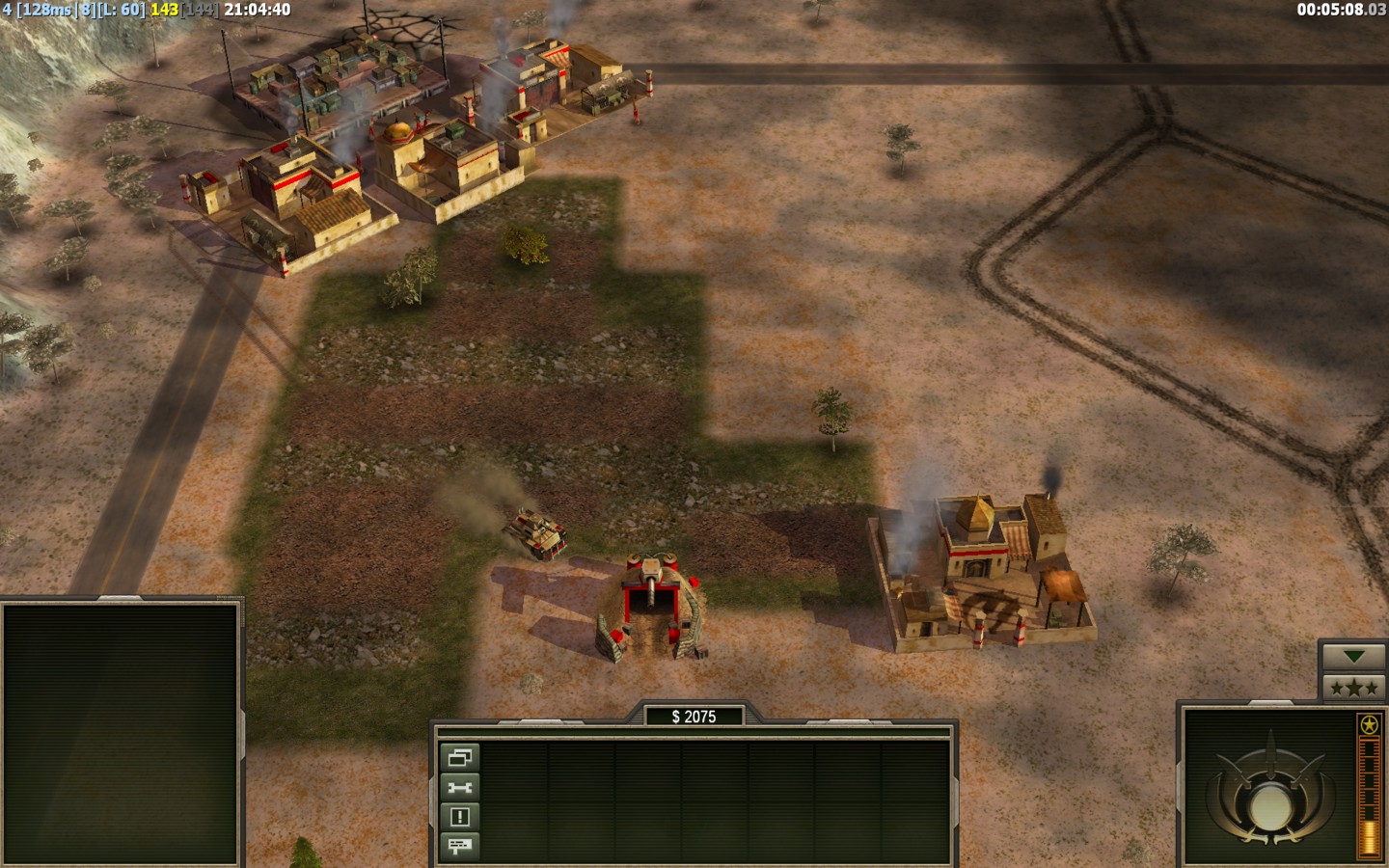Open the chat message button
Screen dimensions: 1389x868
point(459,846)
